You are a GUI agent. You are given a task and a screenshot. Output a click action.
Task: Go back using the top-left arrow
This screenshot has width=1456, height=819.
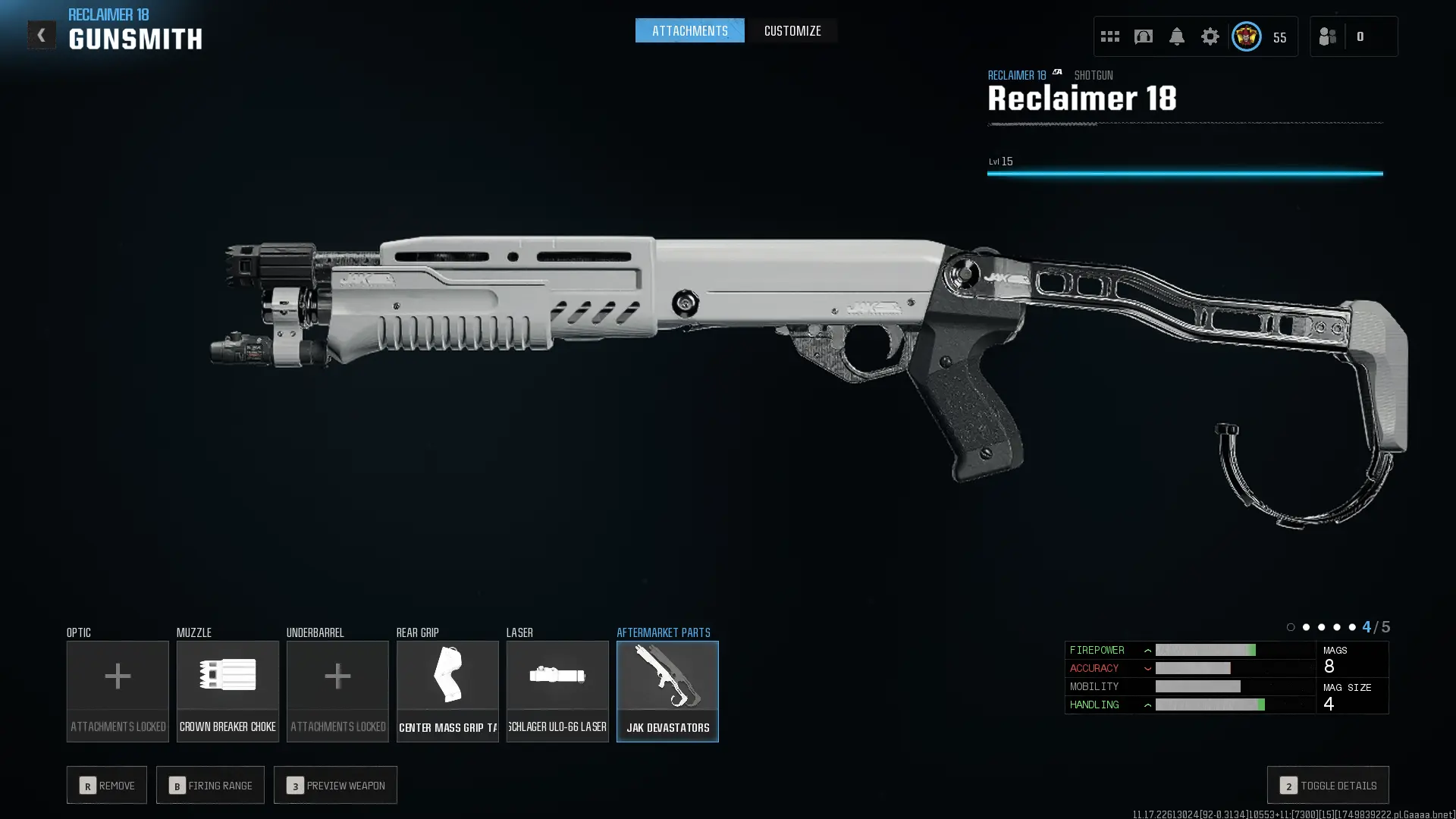pos(42,35)
